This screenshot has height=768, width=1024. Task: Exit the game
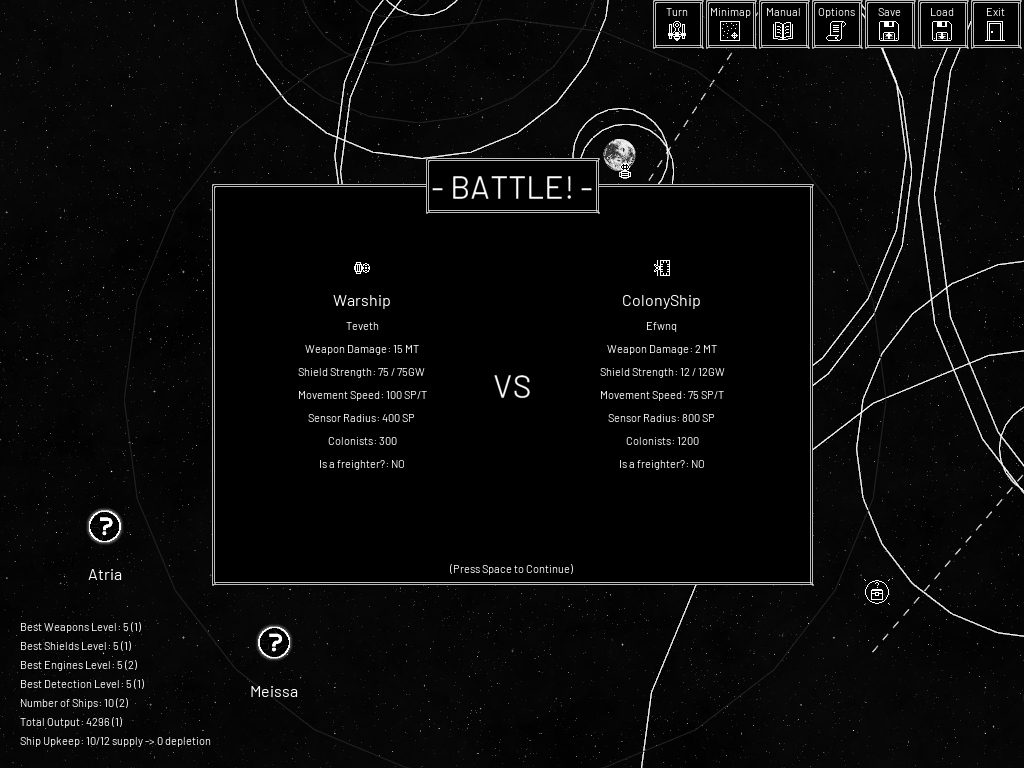pyautogui.click(x=995, y=25)
